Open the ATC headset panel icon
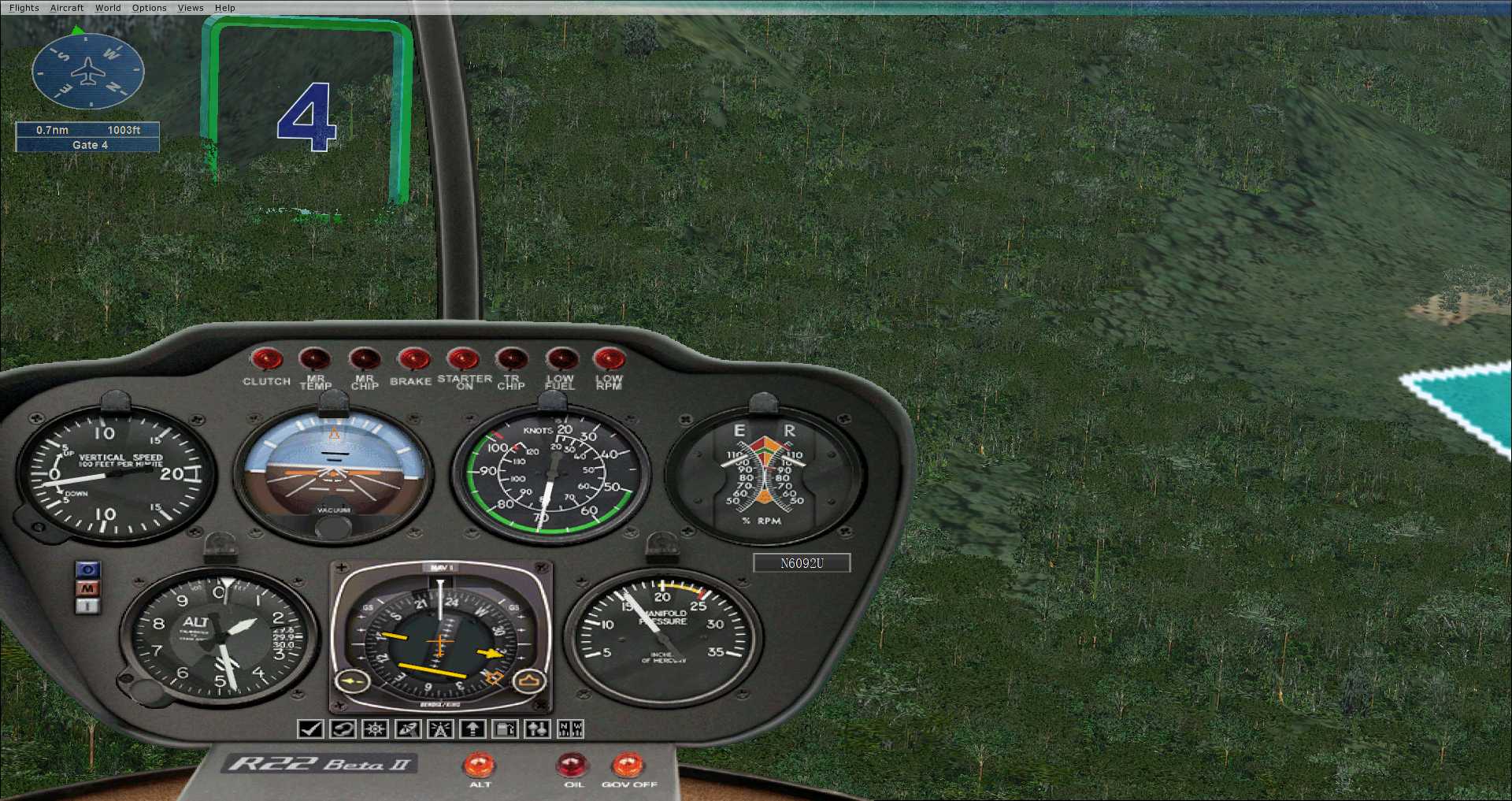 click(x=343, y=729)
